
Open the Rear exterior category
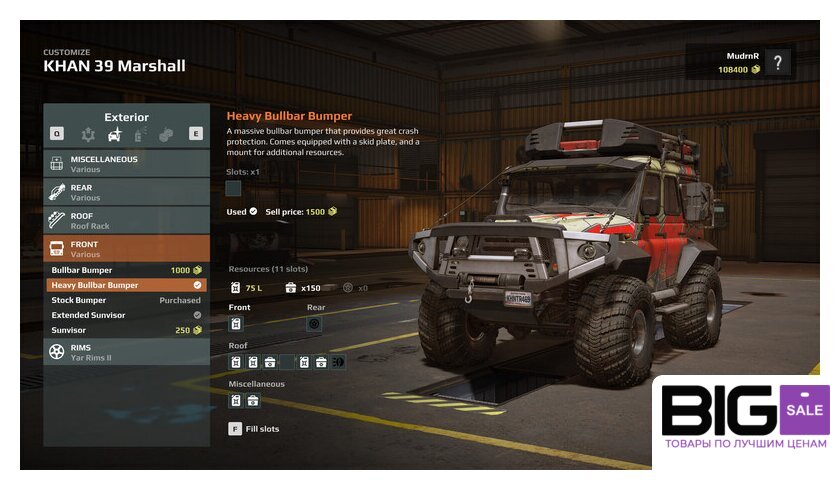[127, 192]
